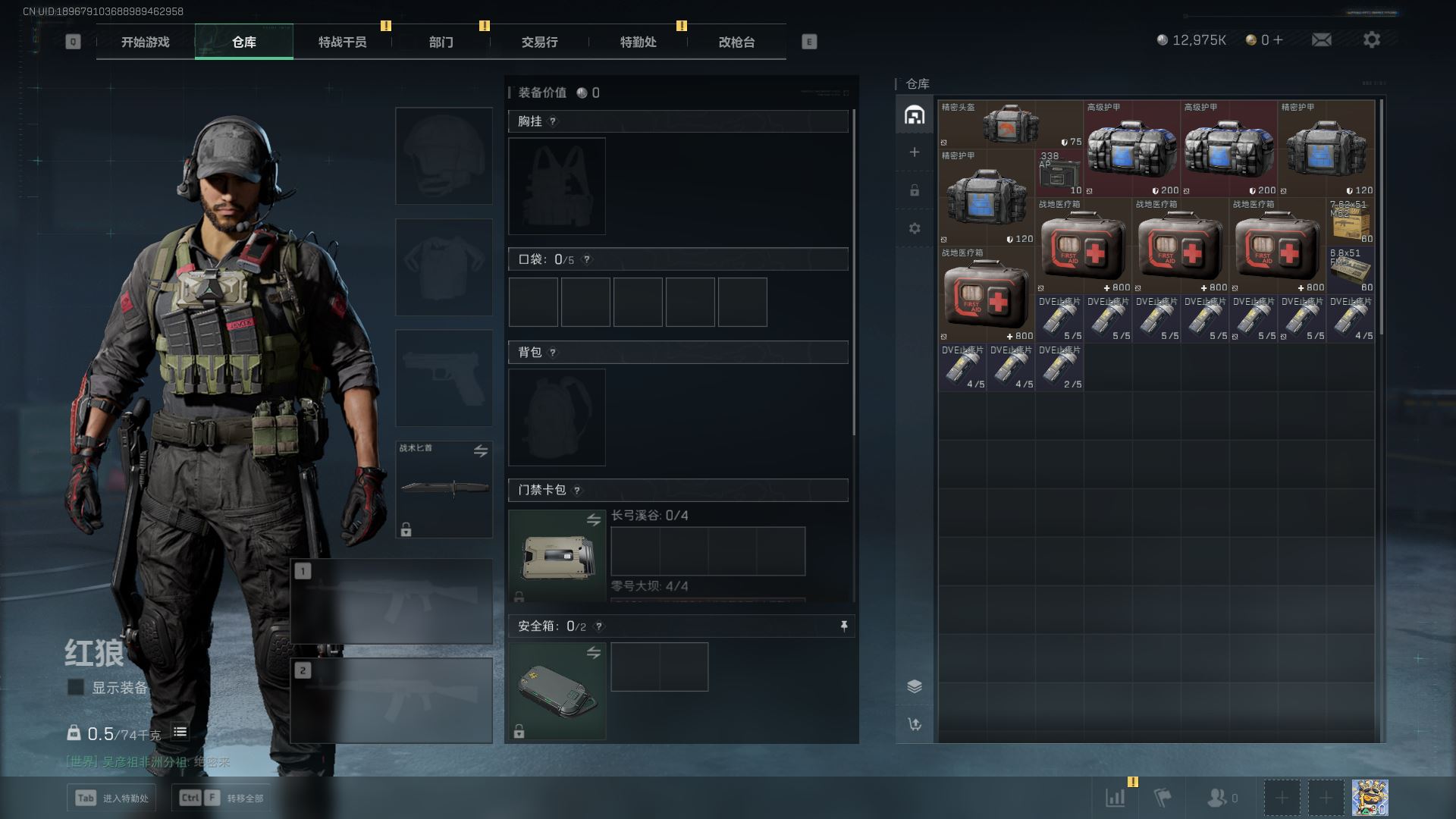Viewport: 1456px width, 819px height.
Task: Open the player avatar thumbnail
Action: [1370, 798]
